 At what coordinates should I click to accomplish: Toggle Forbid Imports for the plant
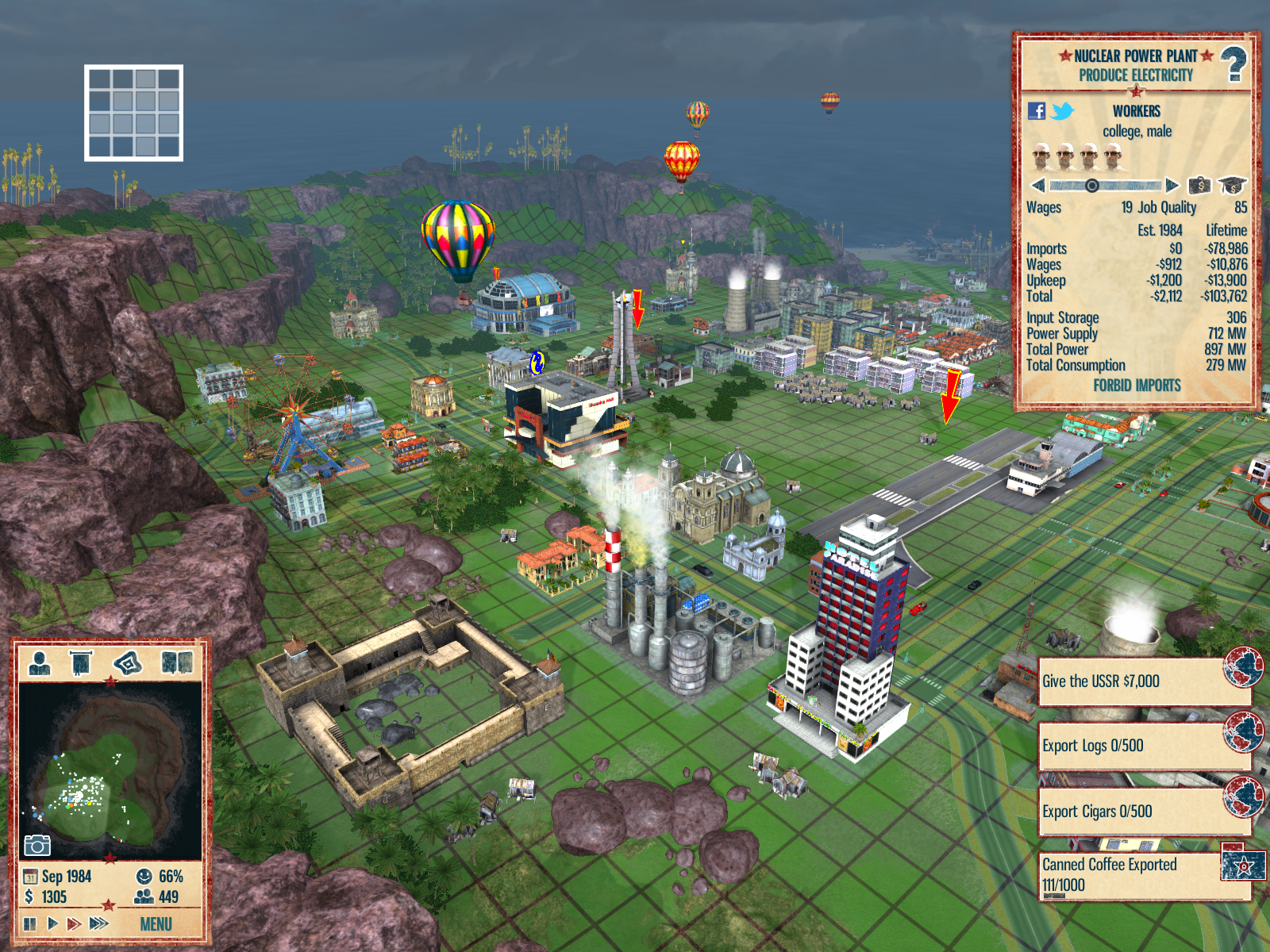click(1137, 386)
